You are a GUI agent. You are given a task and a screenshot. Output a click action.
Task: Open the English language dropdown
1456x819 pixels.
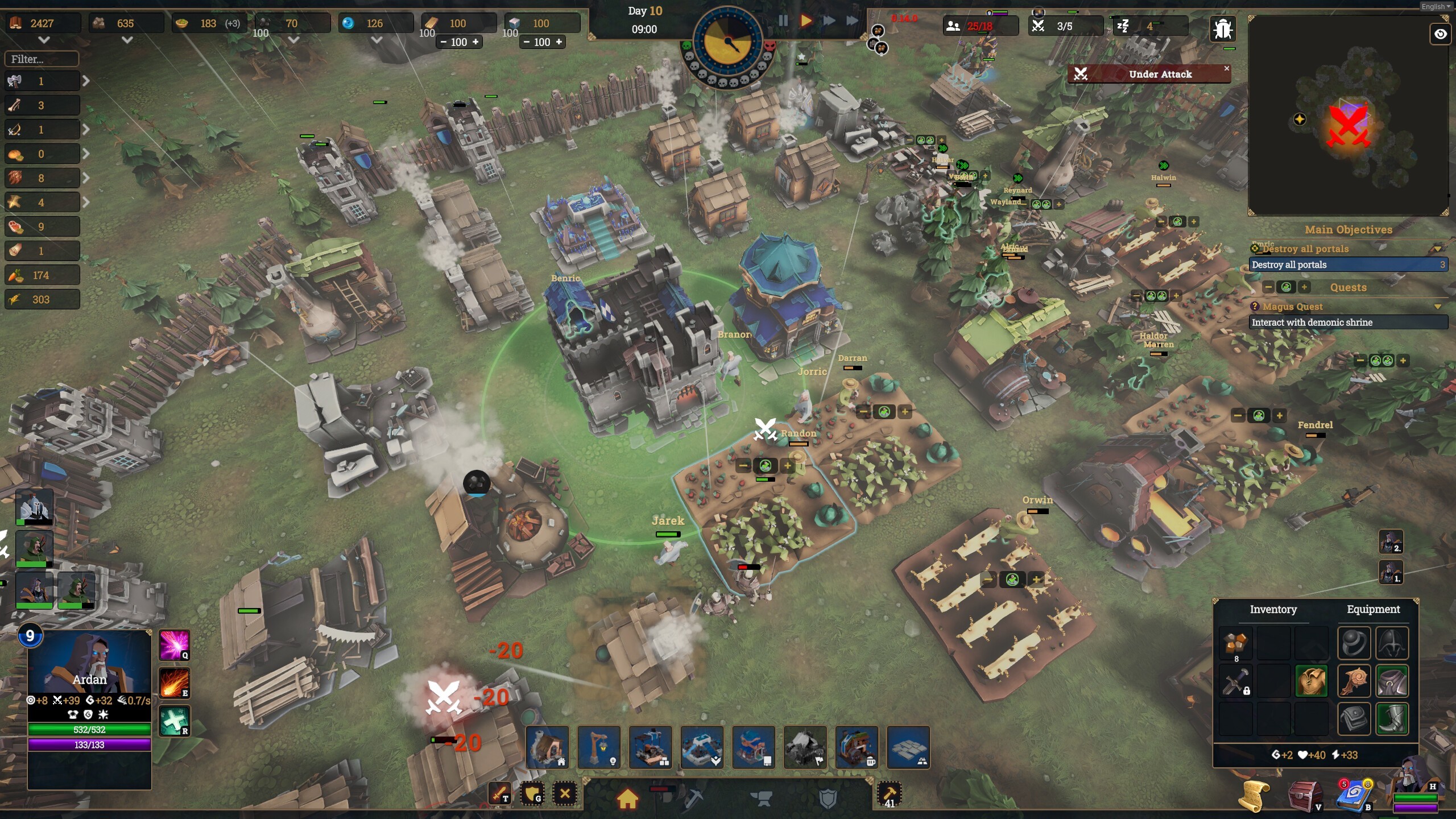coord(1435,7)
